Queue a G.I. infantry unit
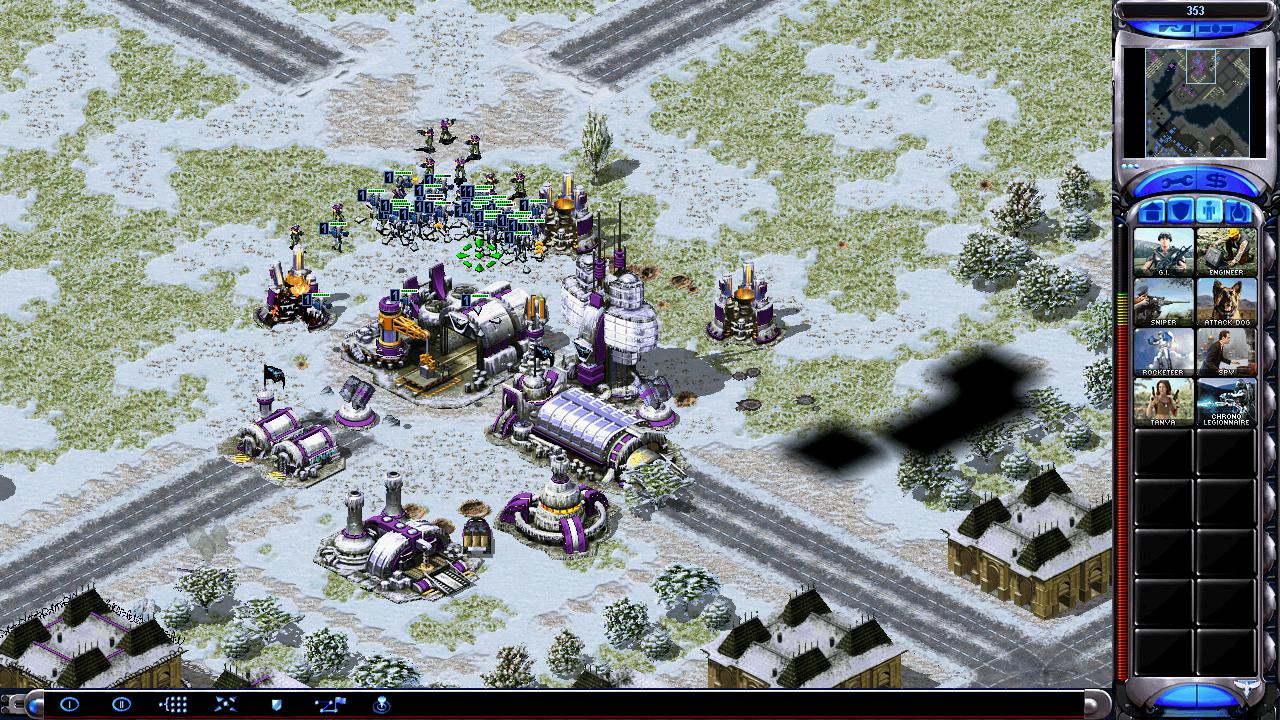This screenshot has height=720, width=1280. (1163, 251)
